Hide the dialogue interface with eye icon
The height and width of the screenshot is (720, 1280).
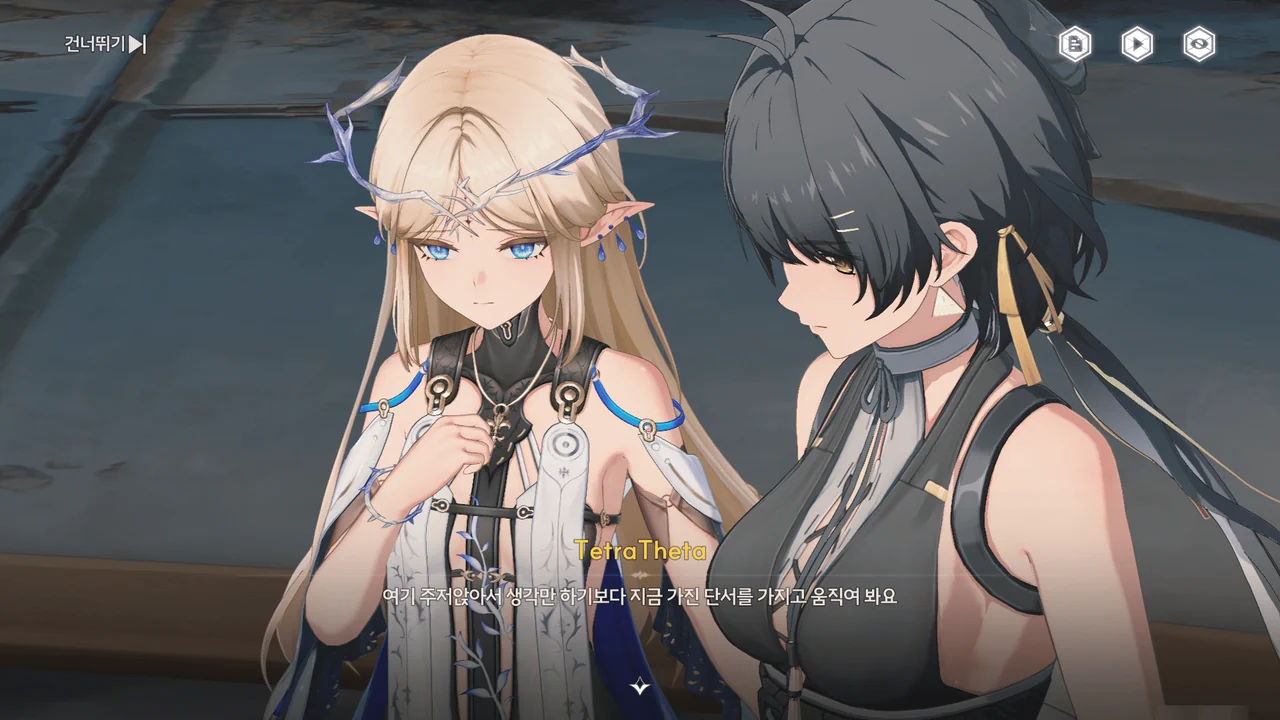point(1199,44)
